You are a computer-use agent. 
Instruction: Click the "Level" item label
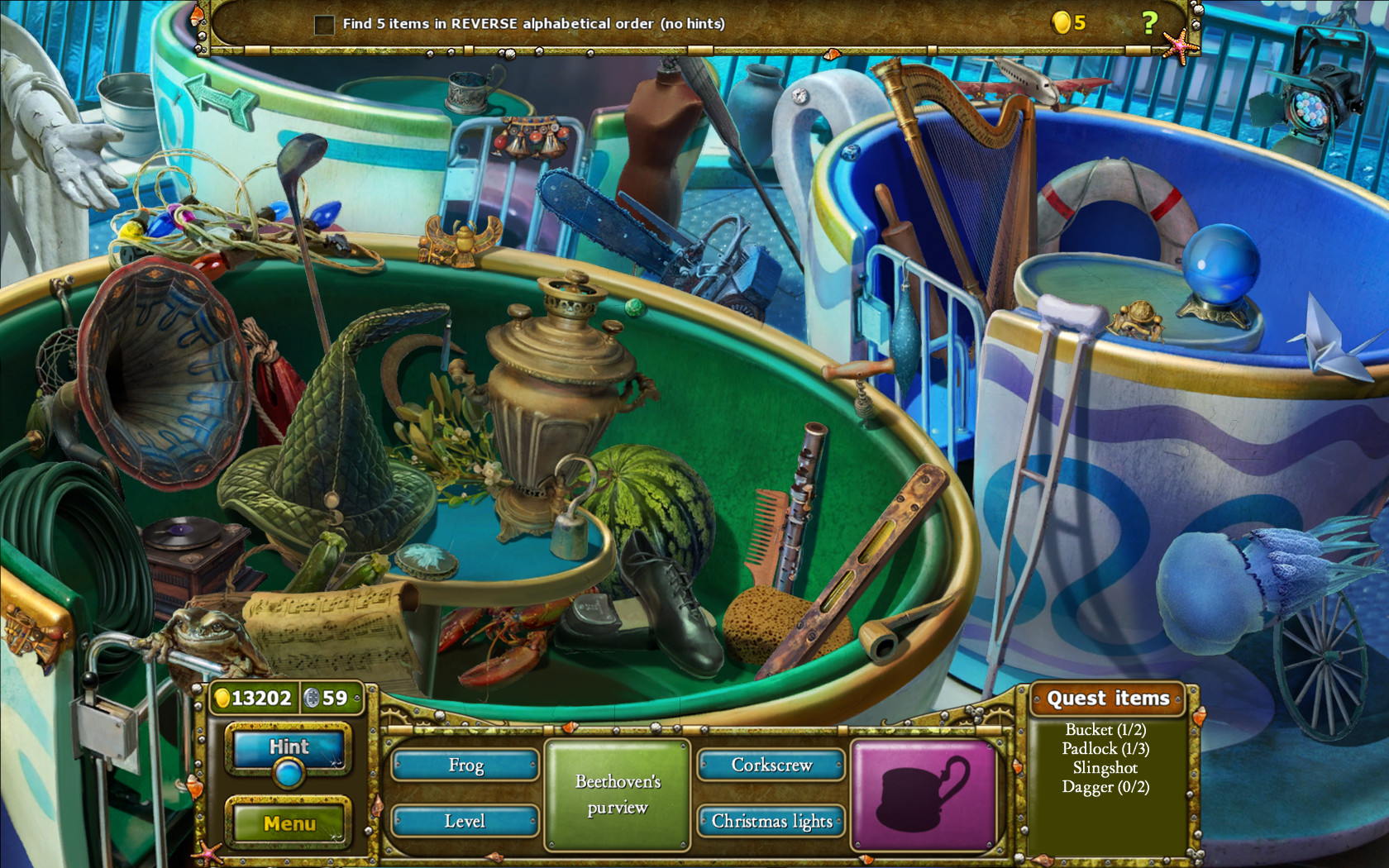[x=464, y=822]
